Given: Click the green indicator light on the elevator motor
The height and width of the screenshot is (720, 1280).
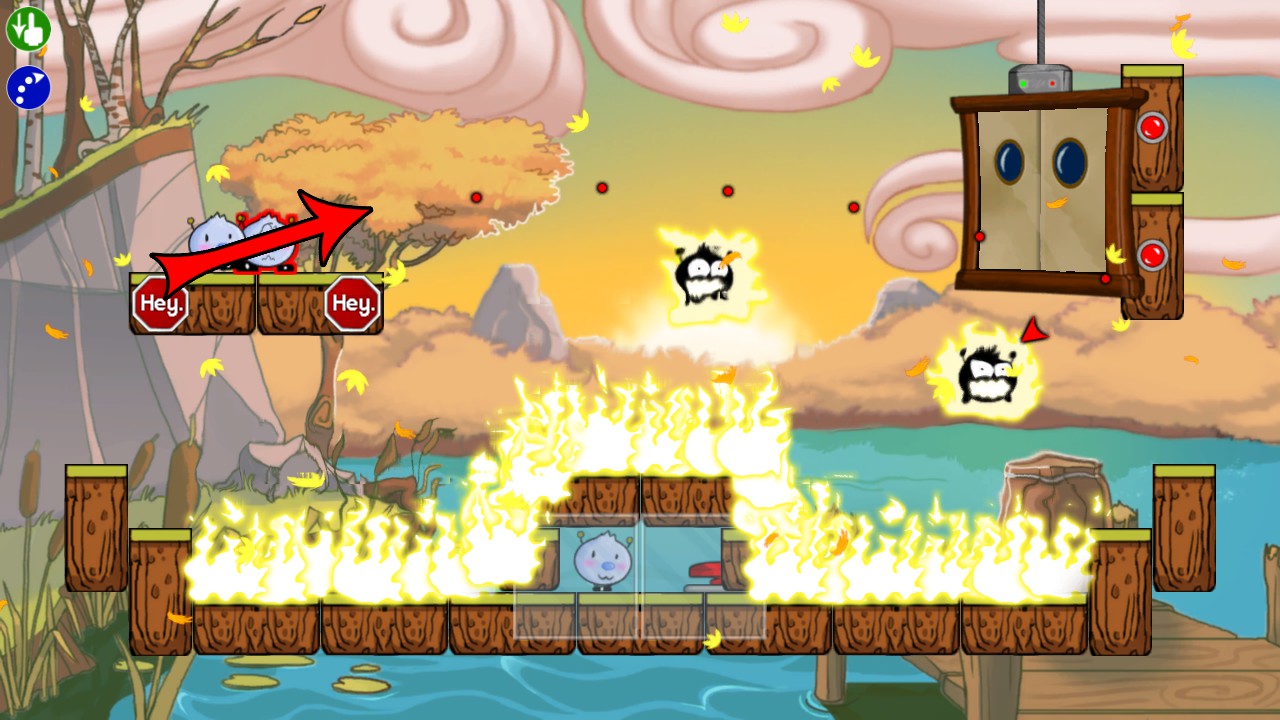Looking at the screenshot, I should 1023,83.
